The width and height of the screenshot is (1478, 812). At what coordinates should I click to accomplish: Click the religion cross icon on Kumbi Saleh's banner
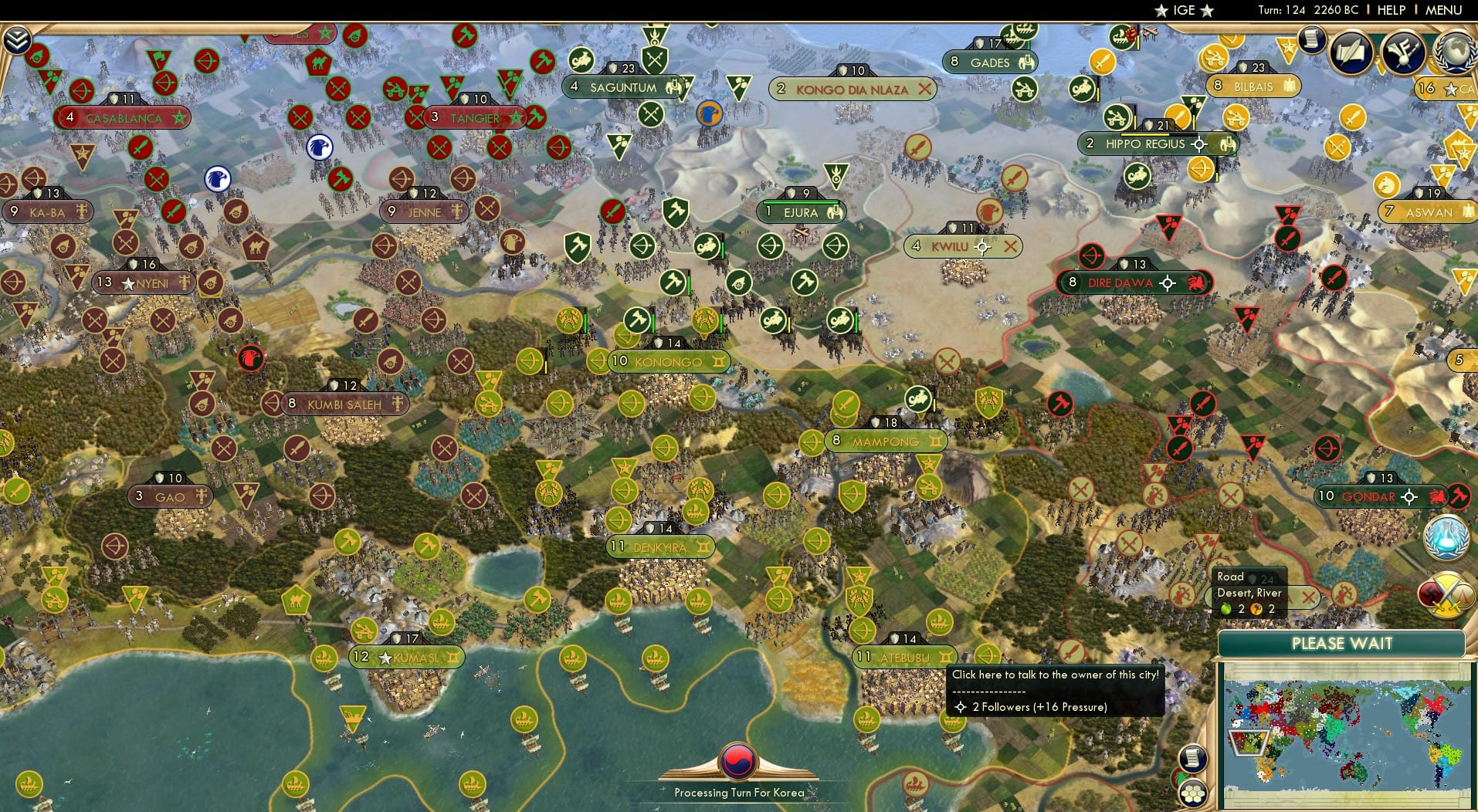point(396,404)
